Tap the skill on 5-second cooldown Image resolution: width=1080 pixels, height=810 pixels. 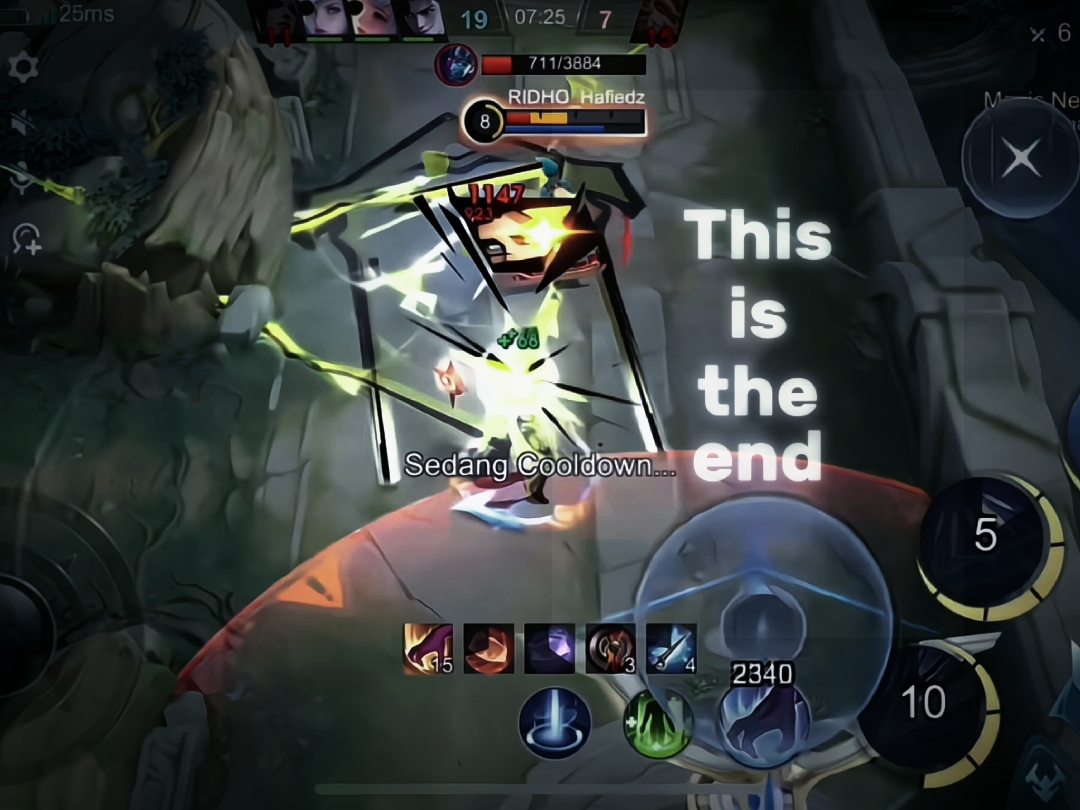pos(986,537)
